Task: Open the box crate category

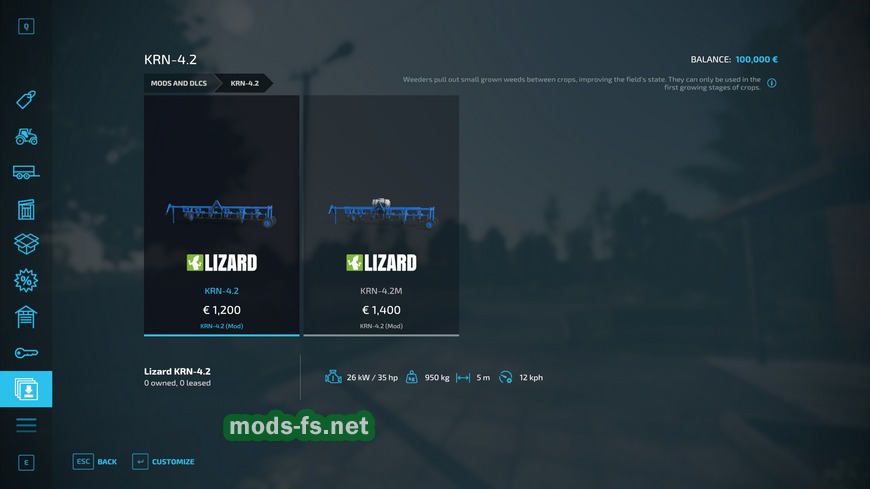Action: point(26,244)
